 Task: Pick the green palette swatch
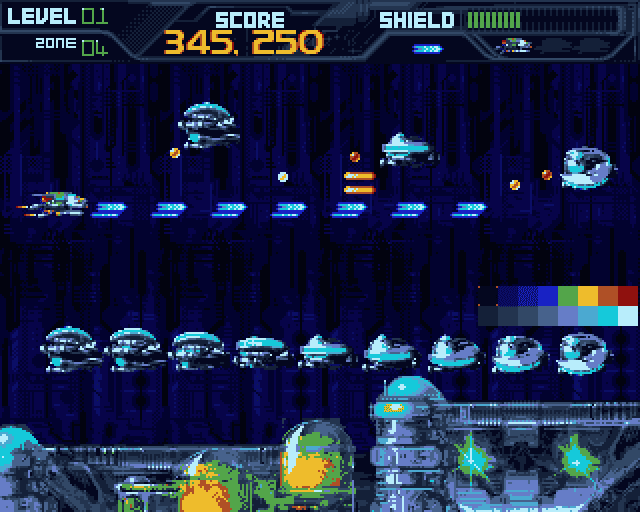tap(567, 296)
